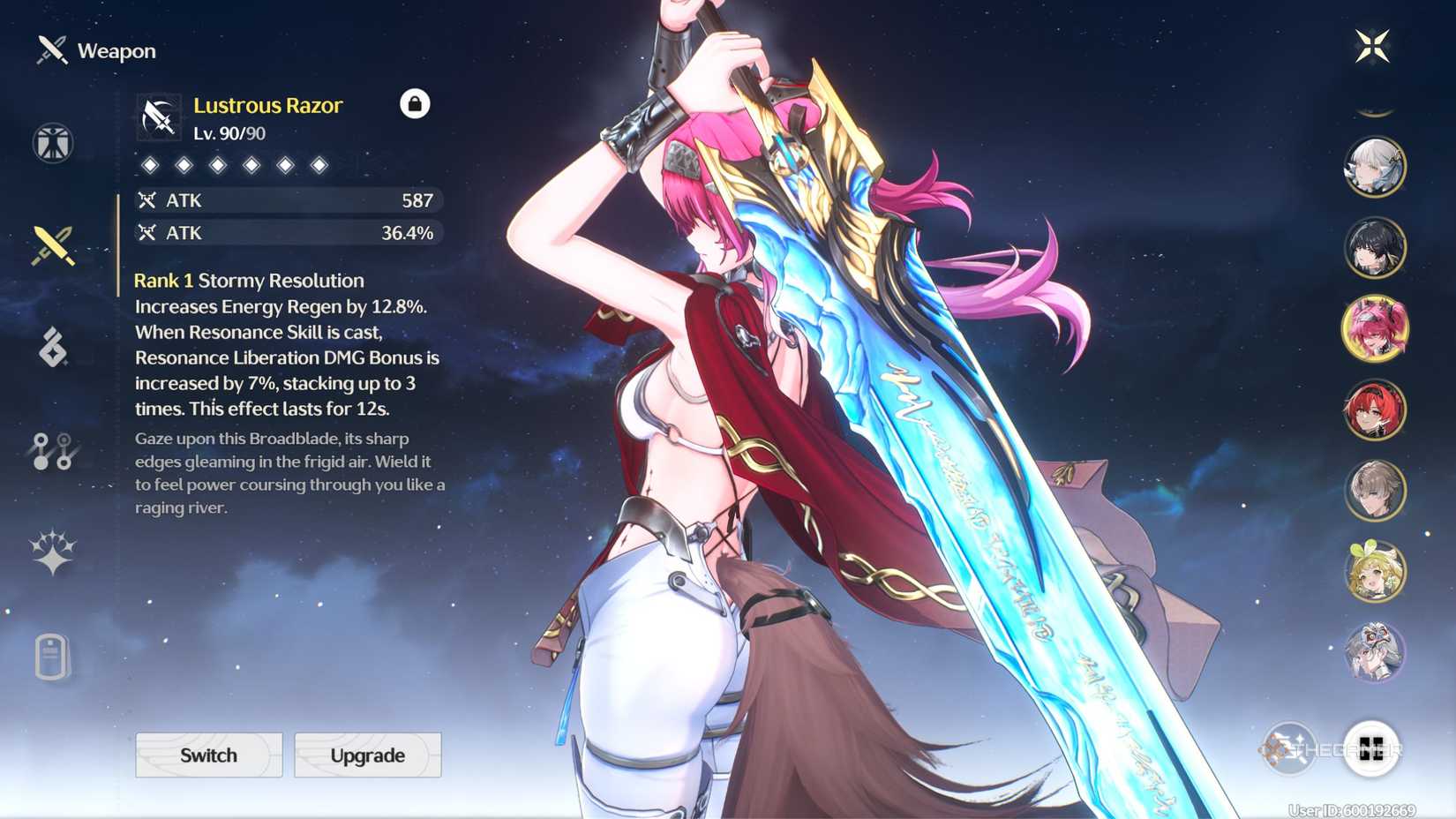Switch to the blonde character portrait
Viewport: 1456px width, 819px height.
[x=1375, y=571]
